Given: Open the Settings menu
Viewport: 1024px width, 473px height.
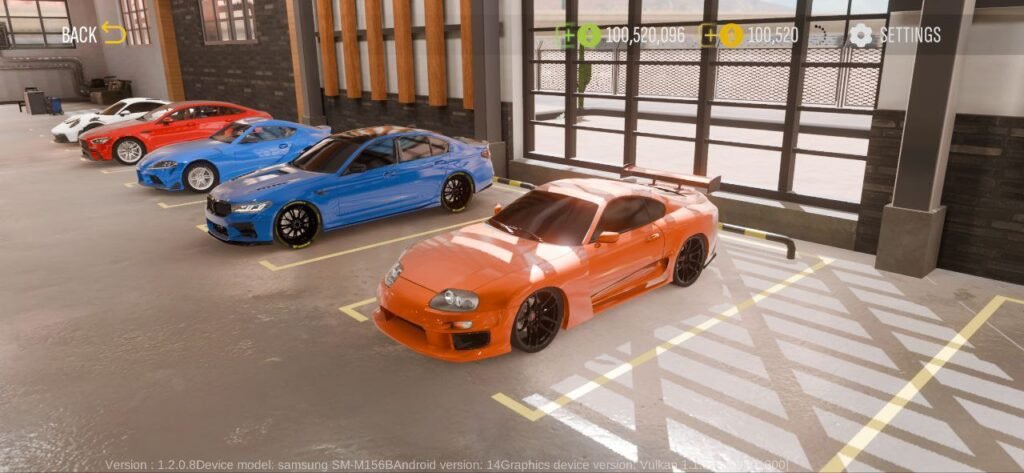Looking at the screenshot, I should click(895, 35).
